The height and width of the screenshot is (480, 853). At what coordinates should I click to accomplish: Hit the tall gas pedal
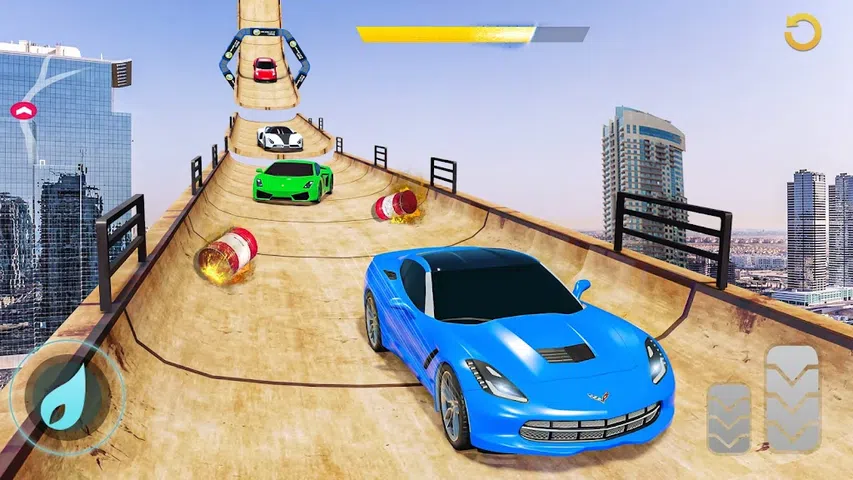(x=792, y=397)
